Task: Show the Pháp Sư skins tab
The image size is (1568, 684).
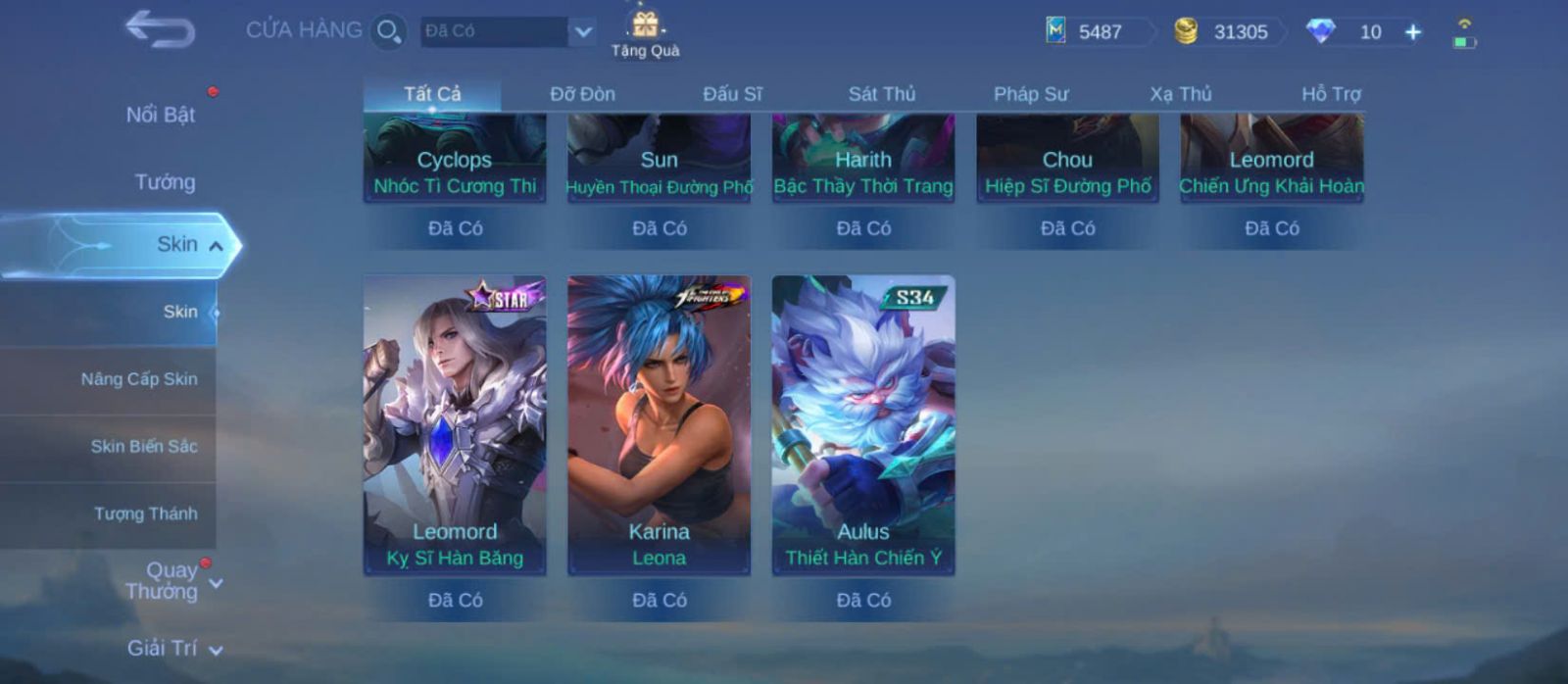Action: 1031,94
